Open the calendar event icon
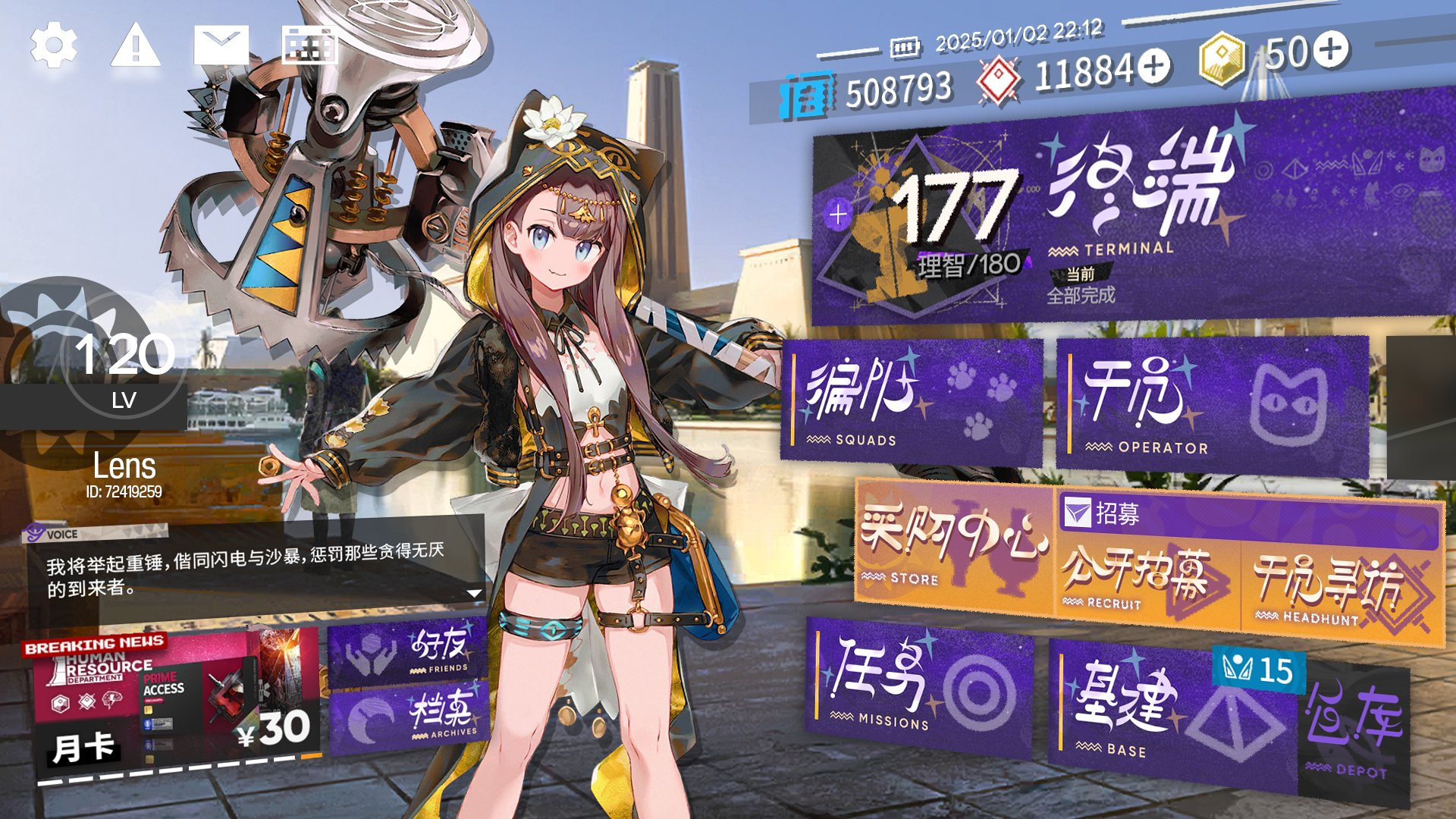This screenshot has height=819, width=1456. click(309, 45)
